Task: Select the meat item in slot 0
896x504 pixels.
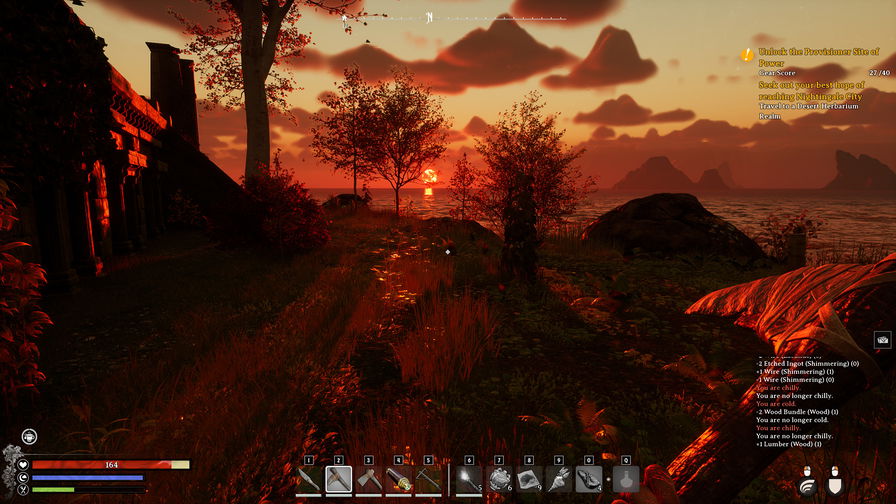Action: click(589, 480)
